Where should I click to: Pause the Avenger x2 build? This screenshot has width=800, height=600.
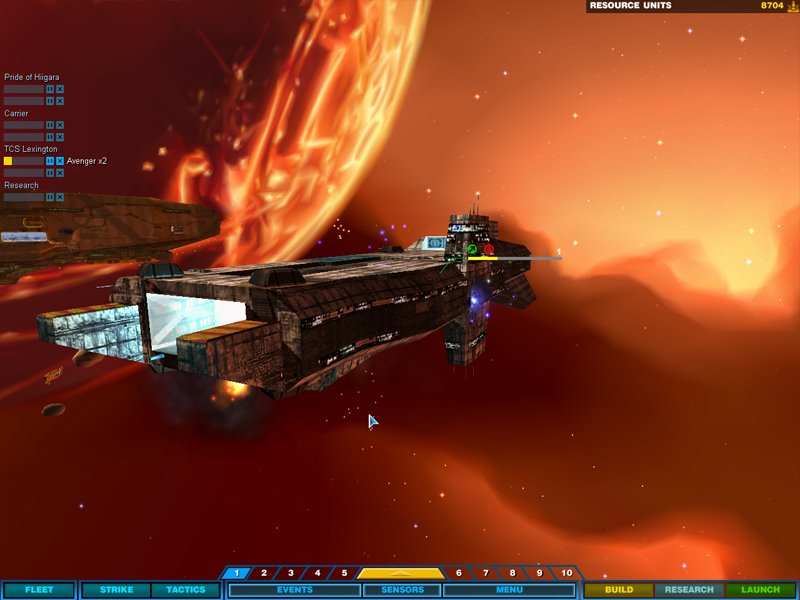(49, 161)
